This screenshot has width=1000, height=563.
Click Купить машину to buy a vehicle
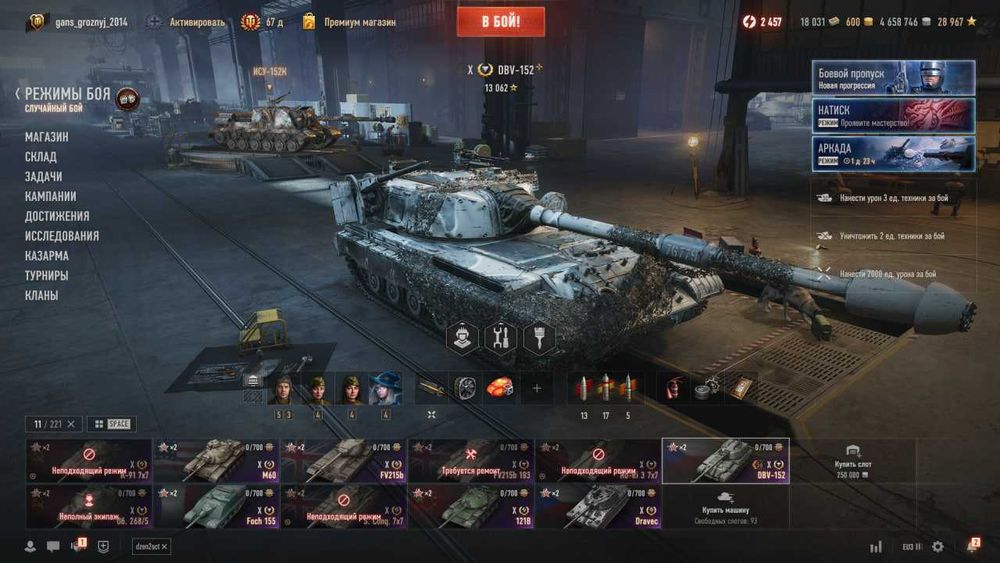(725, 506)
